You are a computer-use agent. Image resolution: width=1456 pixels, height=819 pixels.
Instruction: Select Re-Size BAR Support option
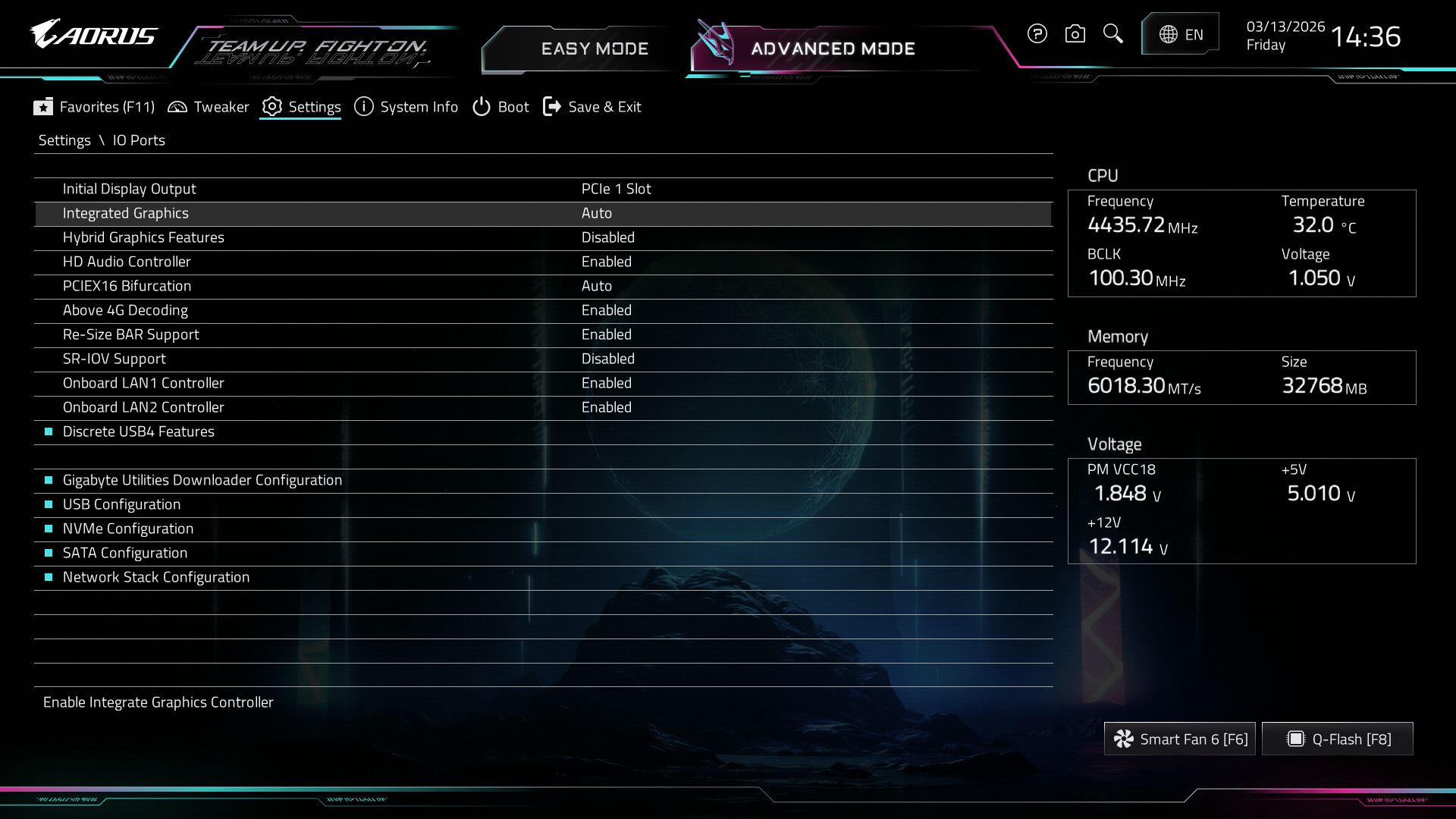click(x=130, y=334)
